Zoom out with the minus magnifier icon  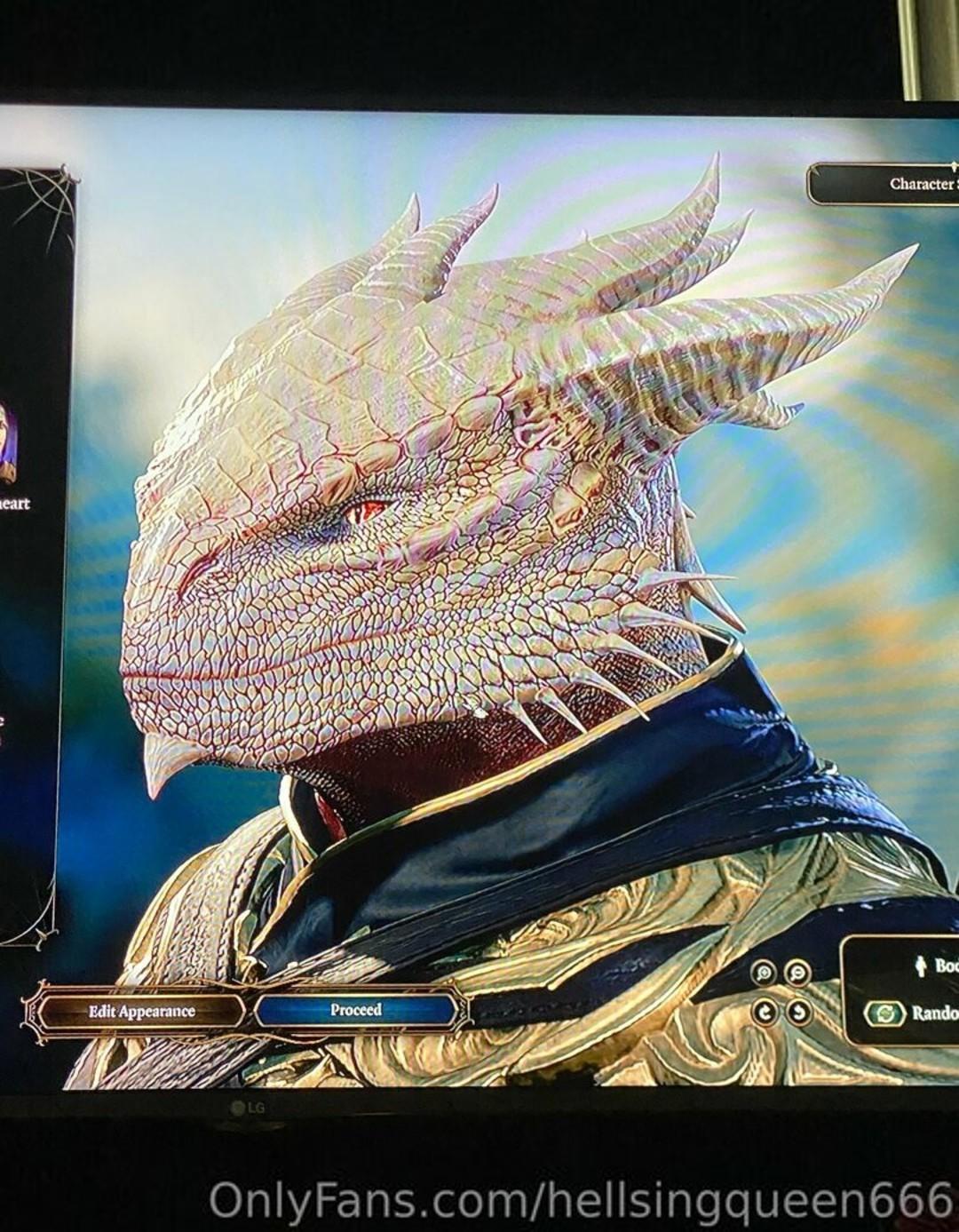coord(798,973)
